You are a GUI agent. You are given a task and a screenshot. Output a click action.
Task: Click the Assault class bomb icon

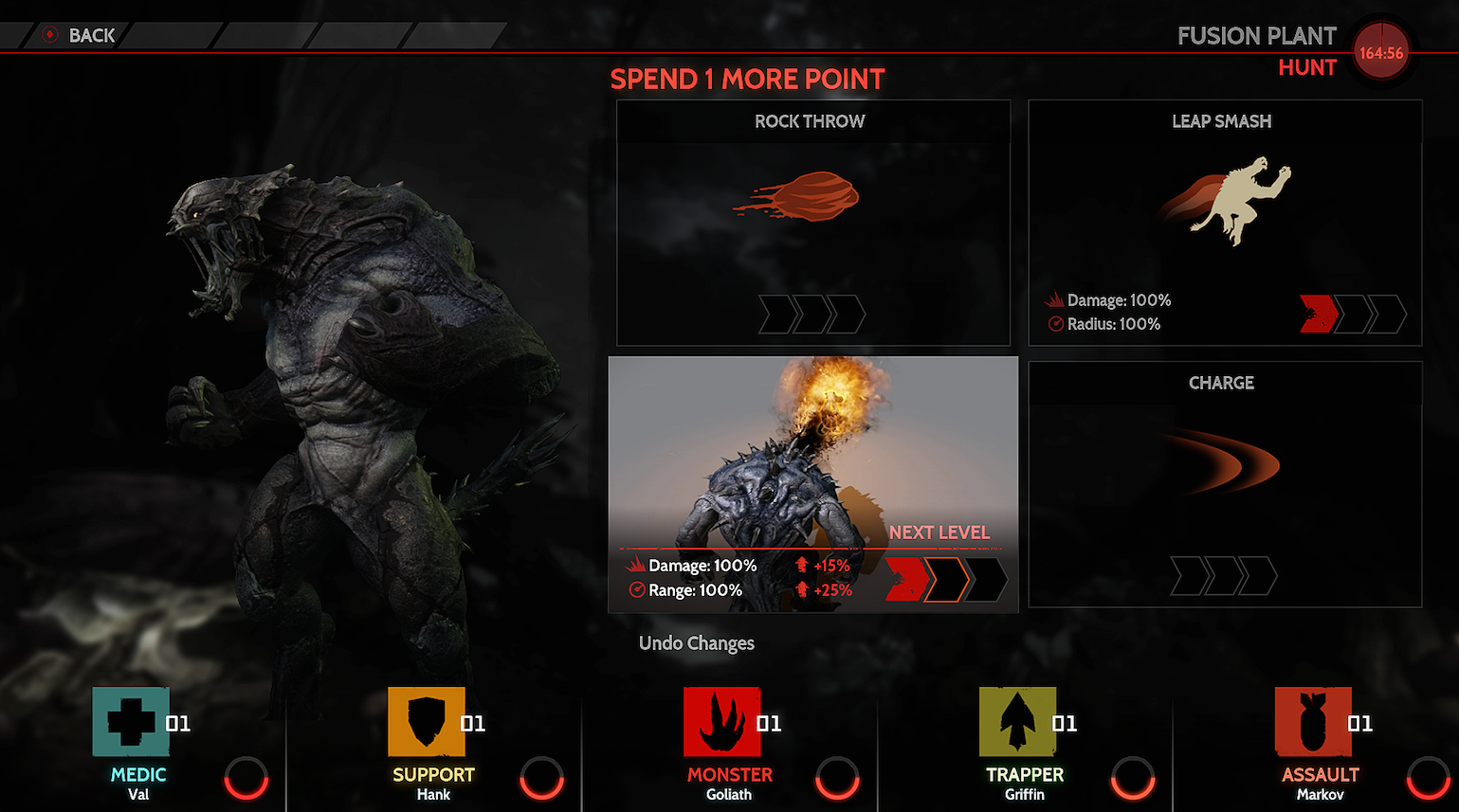(1313, 723)
